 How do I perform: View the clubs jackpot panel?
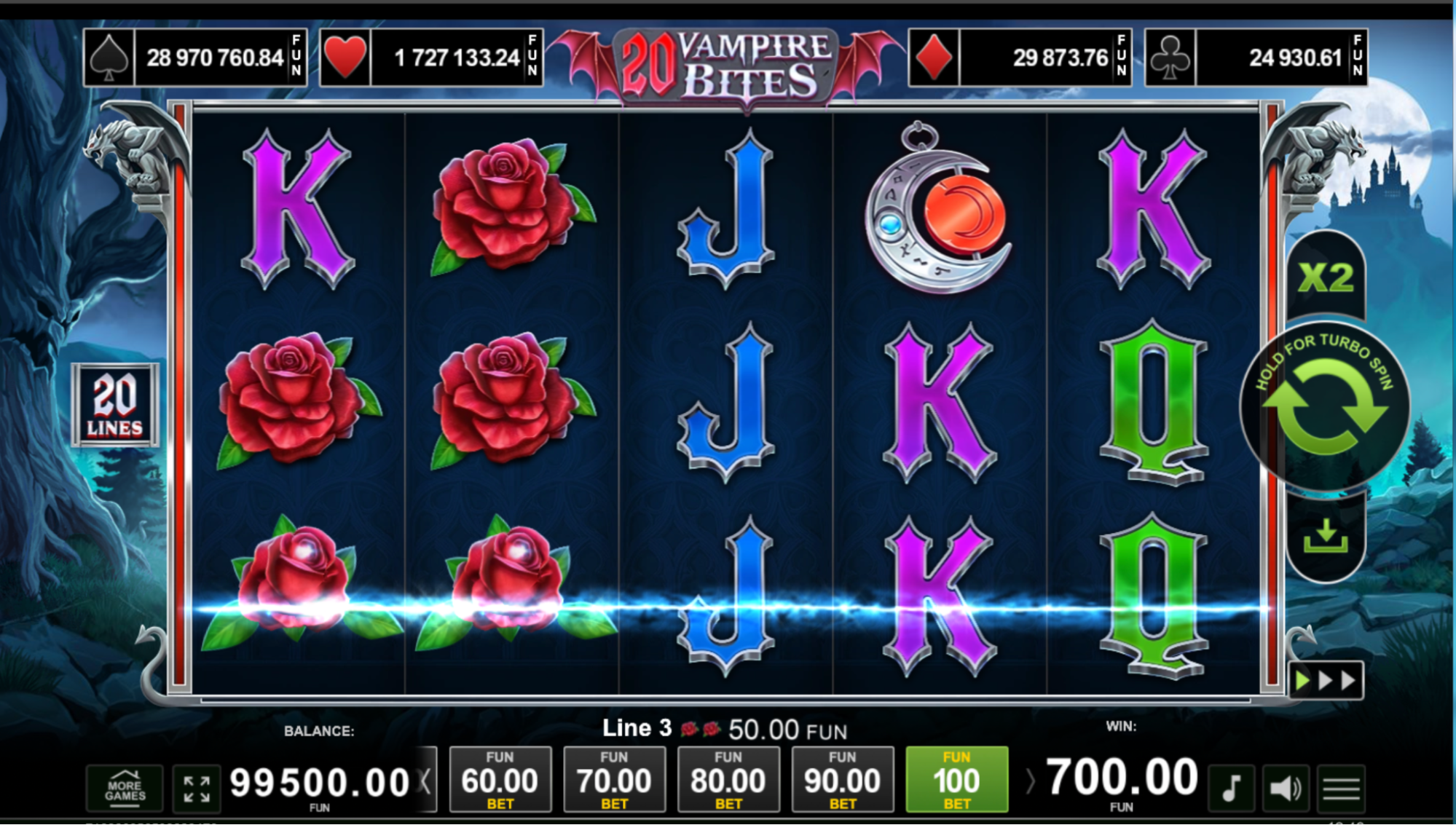[x=1256, y=58]
